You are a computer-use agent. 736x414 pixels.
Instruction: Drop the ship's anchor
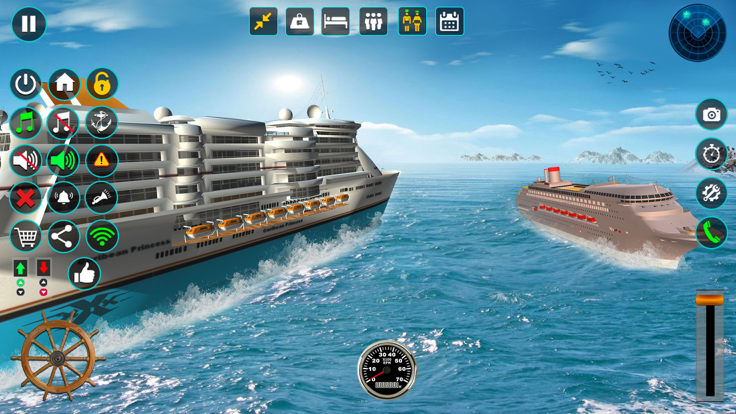102,122
